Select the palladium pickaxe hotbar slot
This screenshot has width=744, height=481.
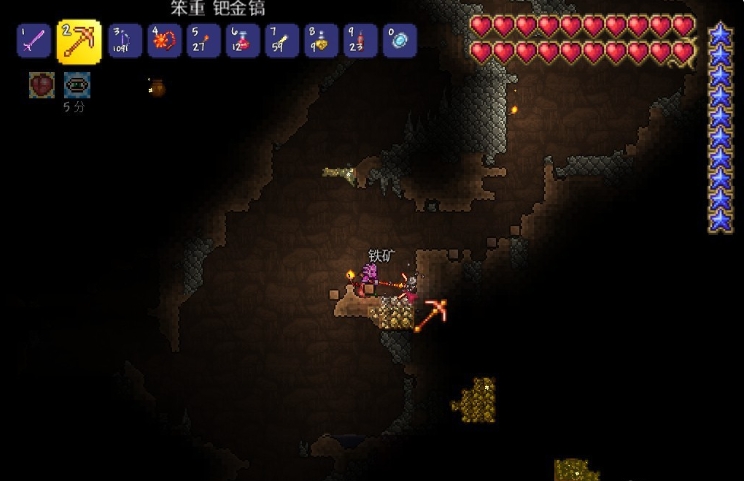78,41
